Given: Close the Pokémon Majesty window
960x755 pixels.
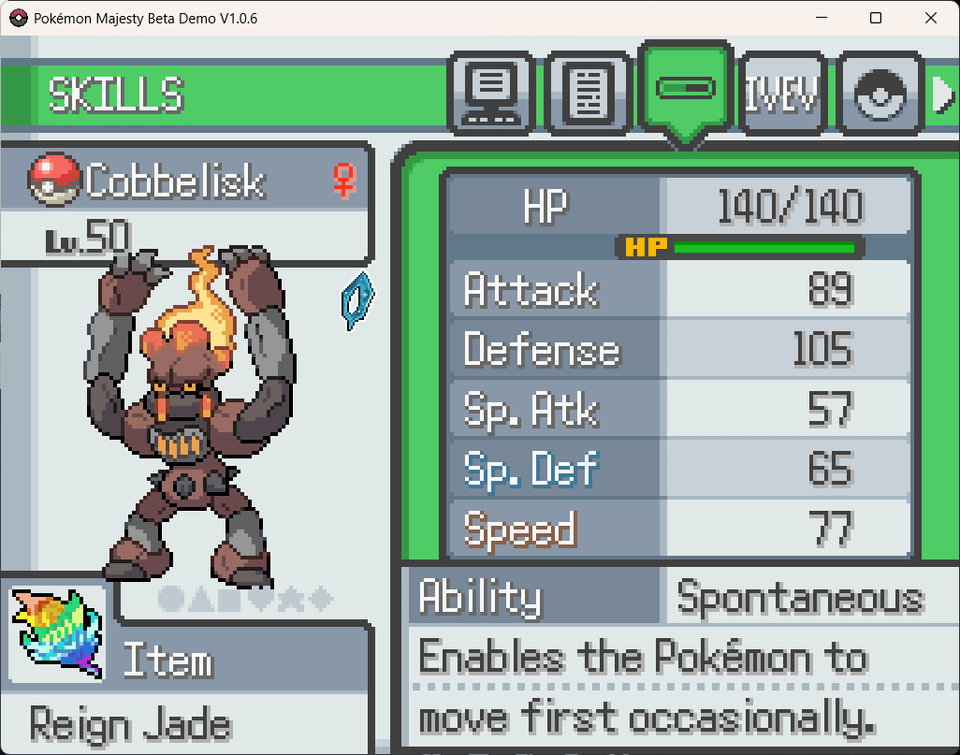Looking at the screenshot, I should (x=931, y=18).
